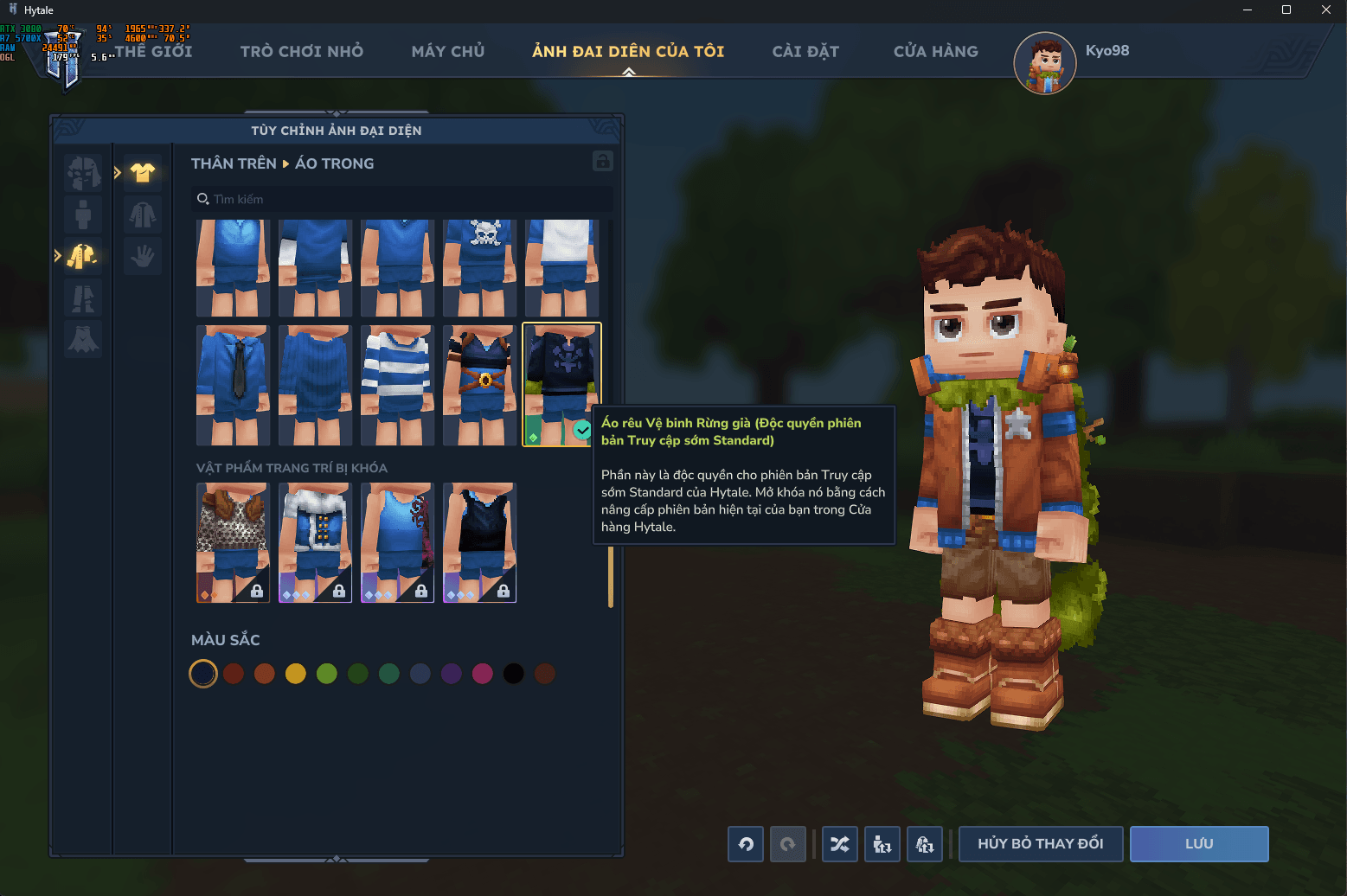Open the body customization category
The height and width of the screenshot is (896, 1347).
tap(82, 214)
